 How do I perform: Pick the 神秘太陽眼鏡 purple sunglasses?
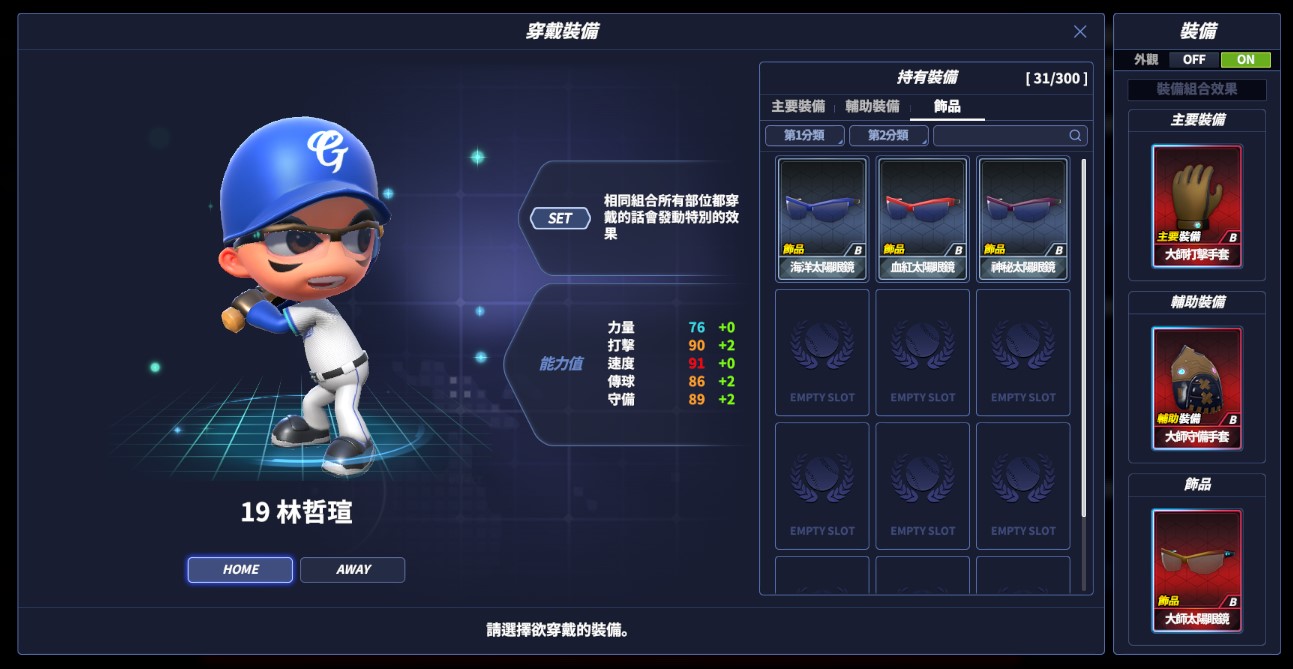tap(1023, 218)
